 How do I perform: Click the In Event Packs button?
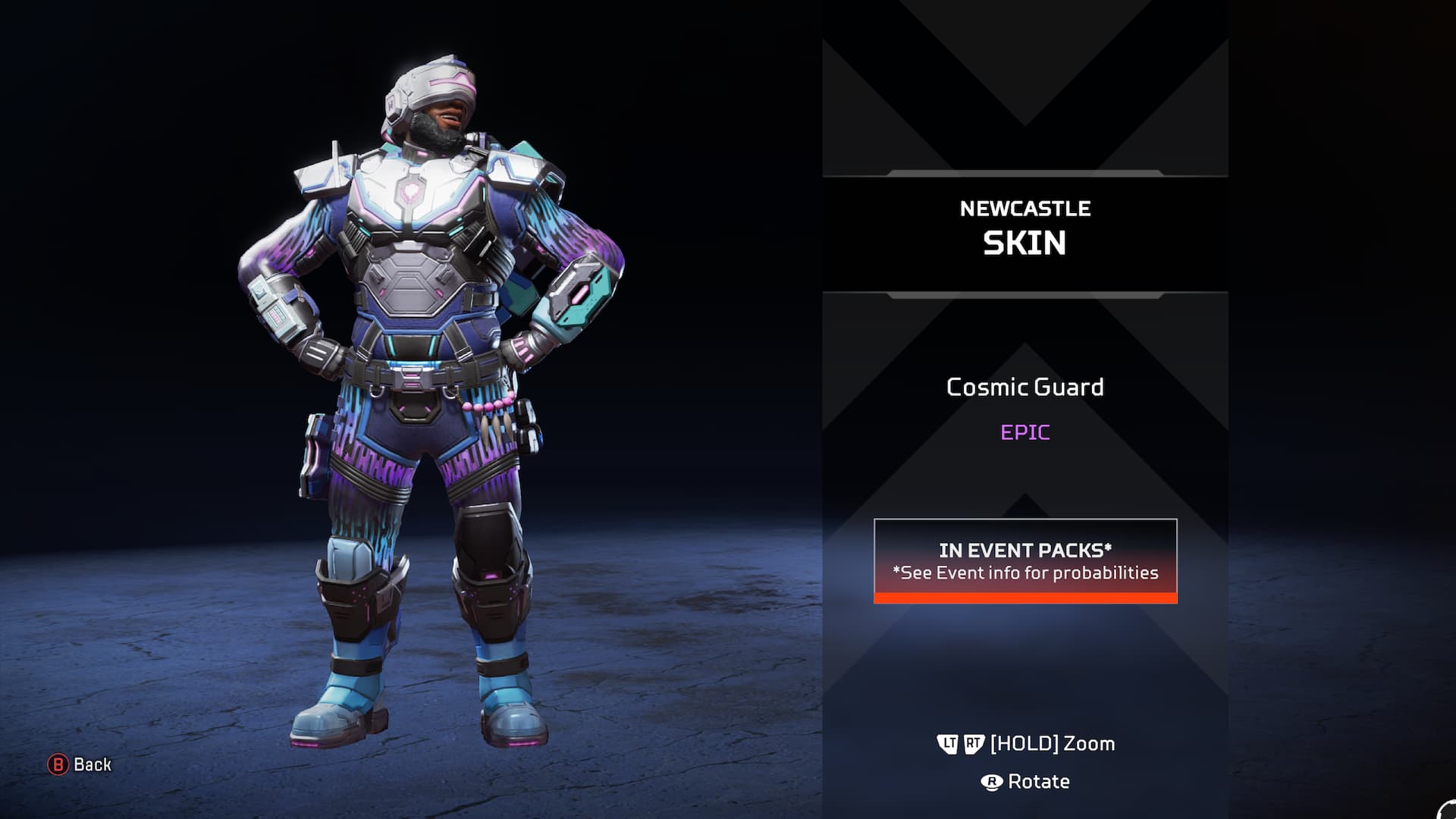coord(1025,561)
